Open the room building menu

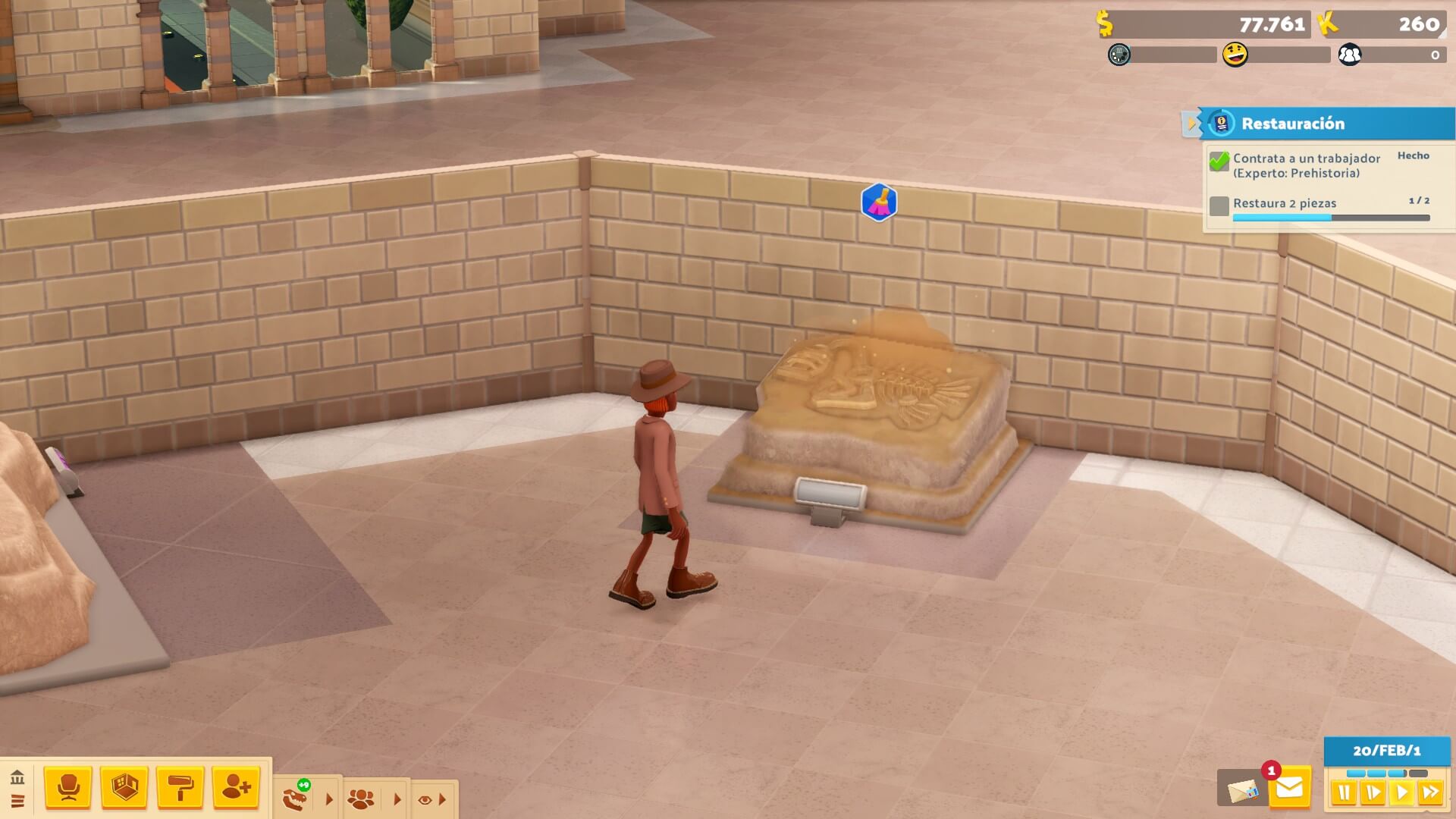point(124,788)
